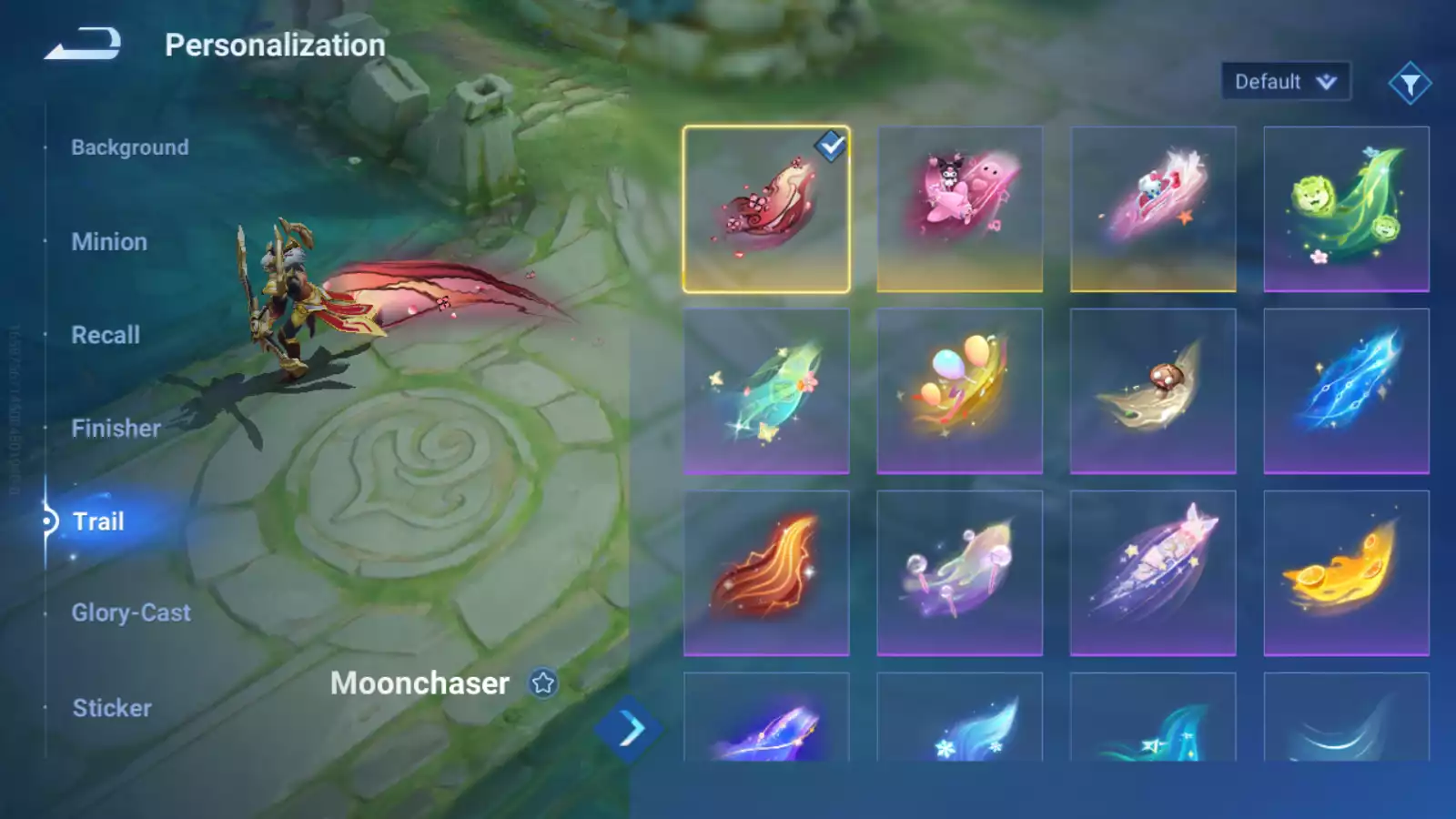The image size is (1456, 819).
Task: Click the star icon beside Moonchaser
Action: coord(543,683)
